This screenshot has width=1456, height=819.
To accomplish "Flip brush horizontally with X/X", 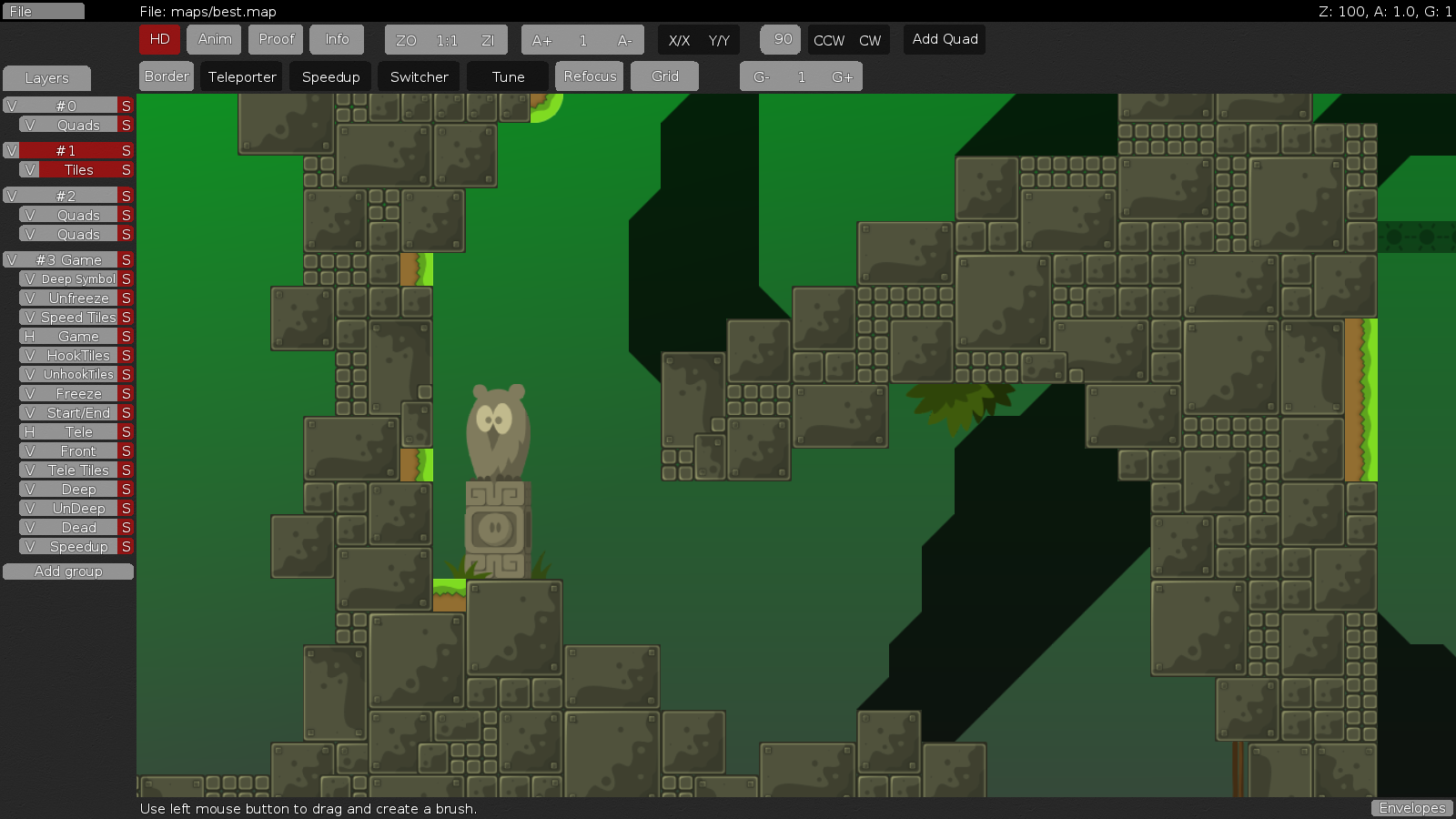I will pos(679,40).
